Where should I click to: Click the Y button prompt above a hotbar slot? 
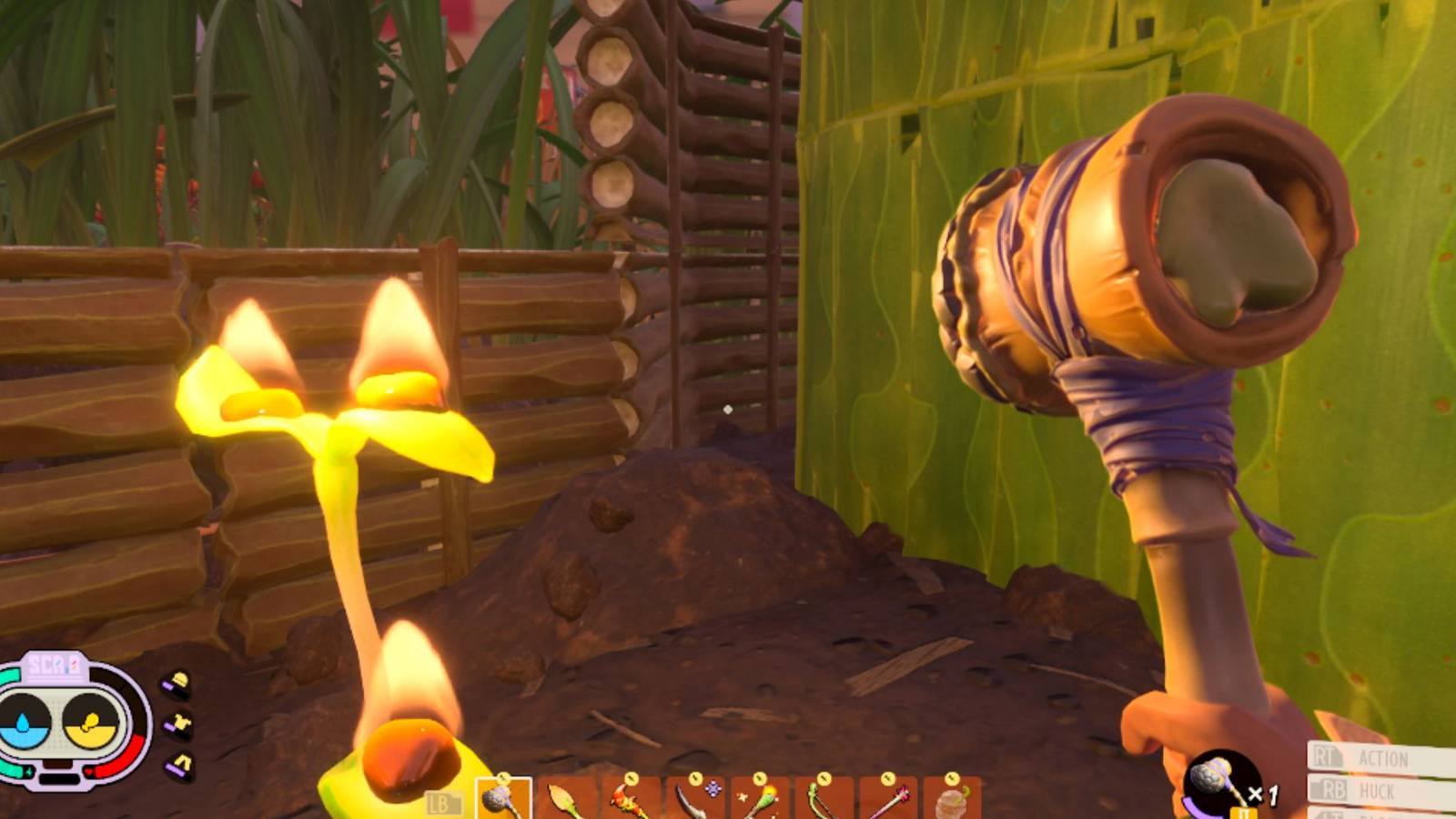click(504, 778)
